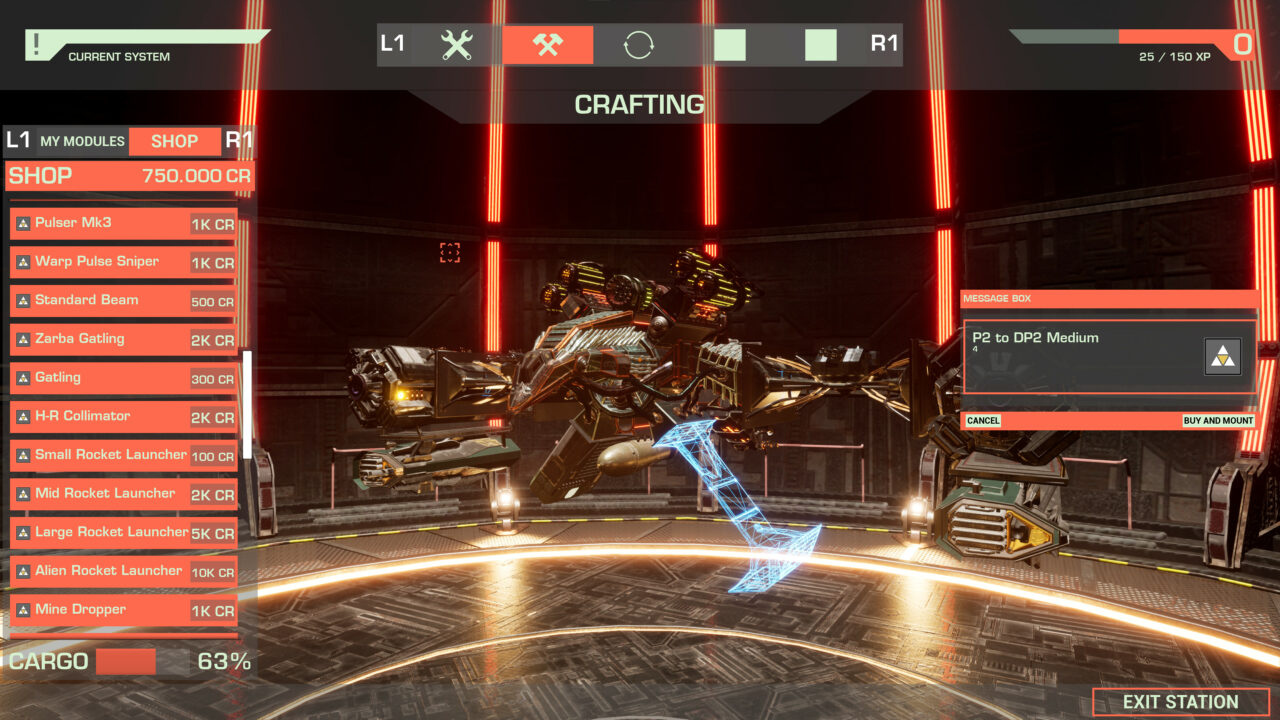Switch to the MY MODULES tab

[81, 141]
